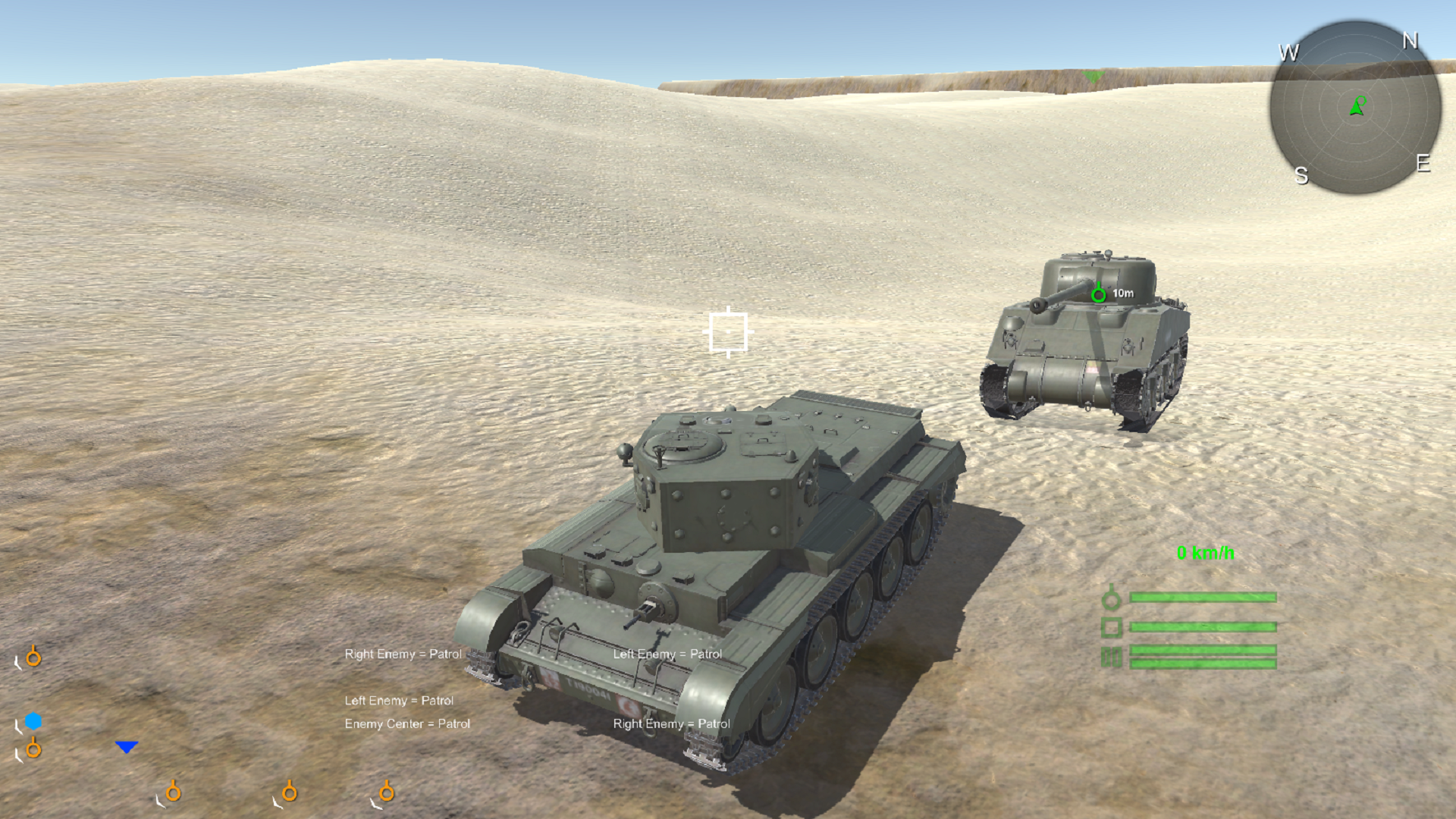The image size is (1456, 819).
Task: Click the compass rose arrow indicator
Action: [1356, 108]
